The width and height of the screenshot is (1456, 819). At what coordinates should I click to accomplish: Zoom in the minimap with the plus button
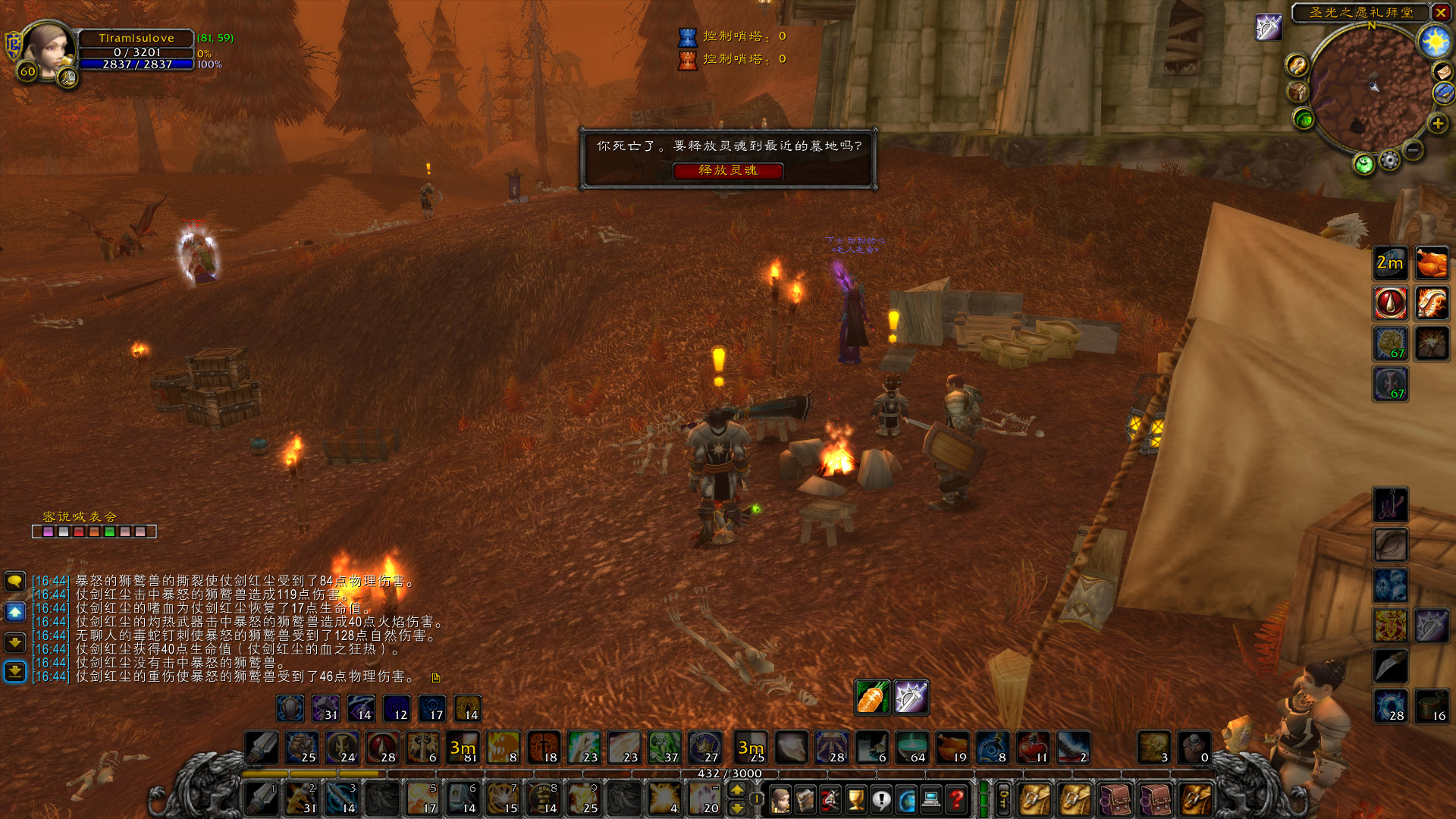click(1438, 124)
